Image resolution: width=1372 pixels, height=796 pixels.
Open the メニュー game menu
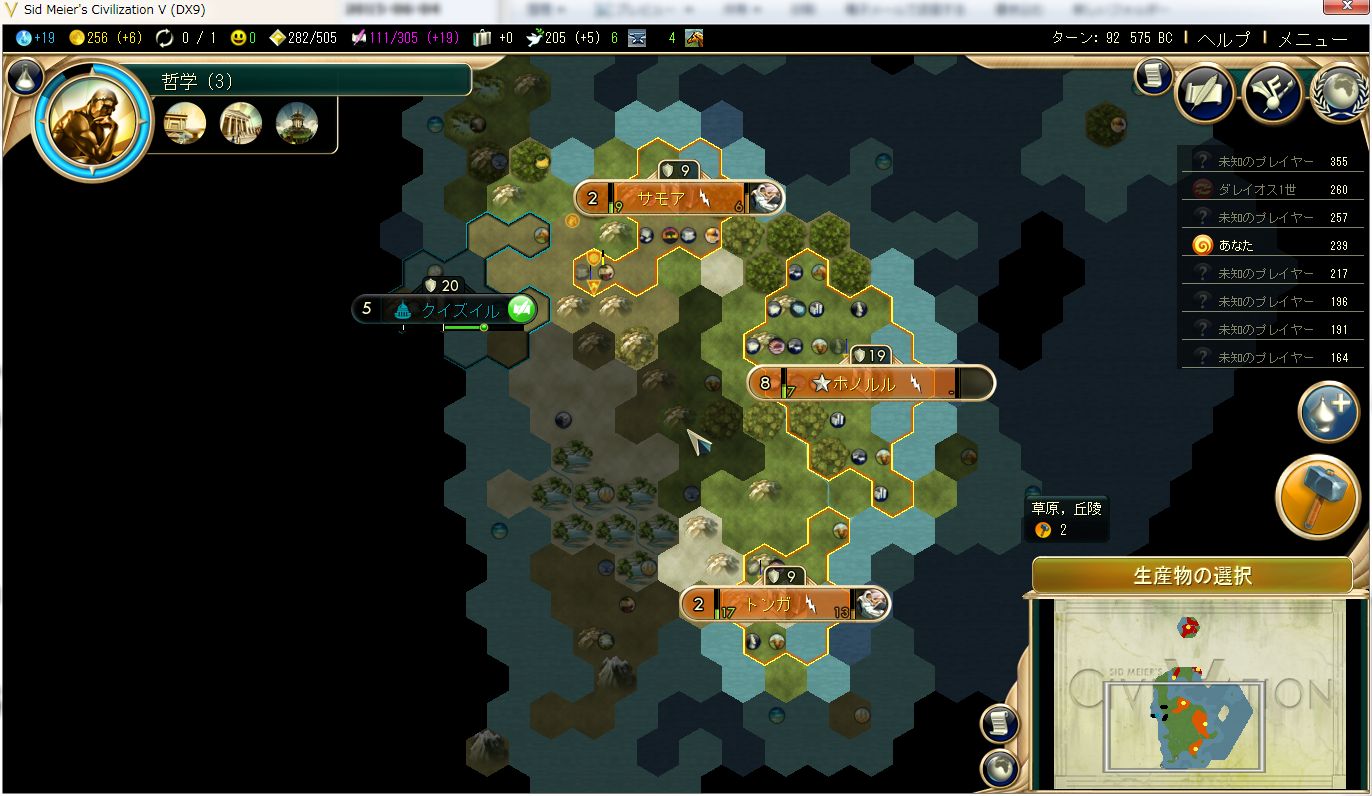pyautogui.click(x=1312, y=39)
